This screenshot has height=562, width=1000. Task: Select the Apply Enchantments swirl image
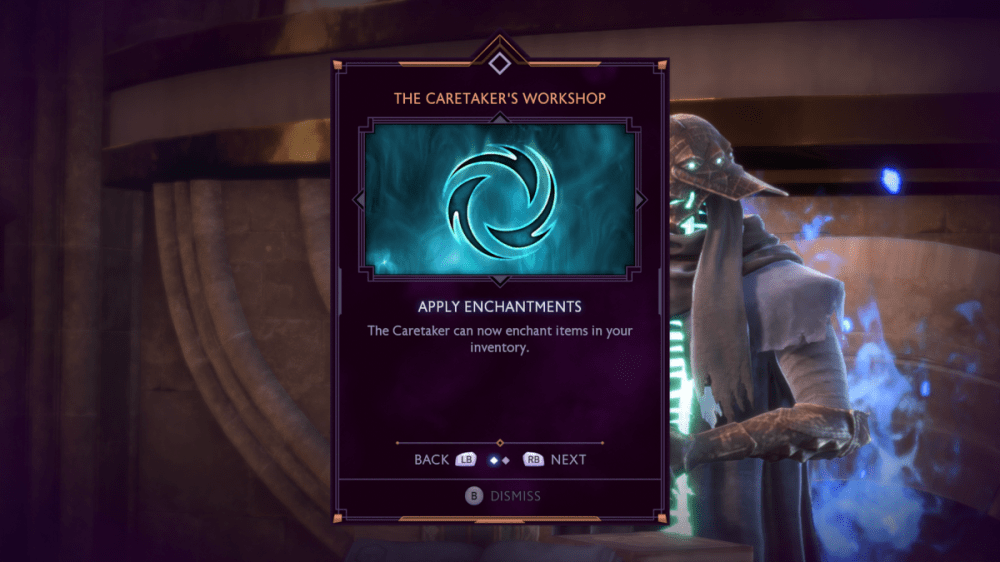[x=500, y=198]
